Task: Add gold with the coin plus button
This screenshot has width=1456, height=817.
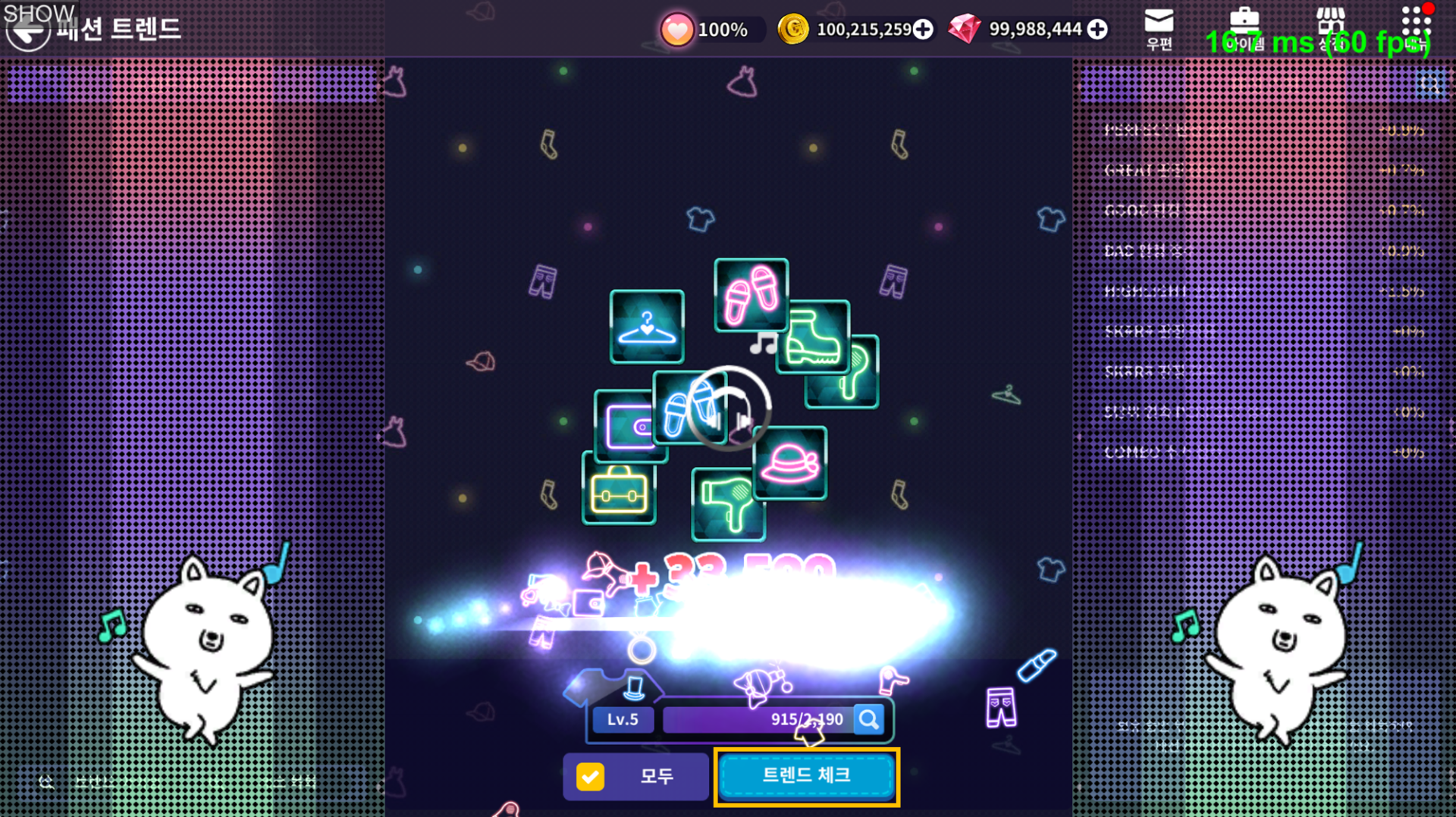Action: (x=923, y=30)
